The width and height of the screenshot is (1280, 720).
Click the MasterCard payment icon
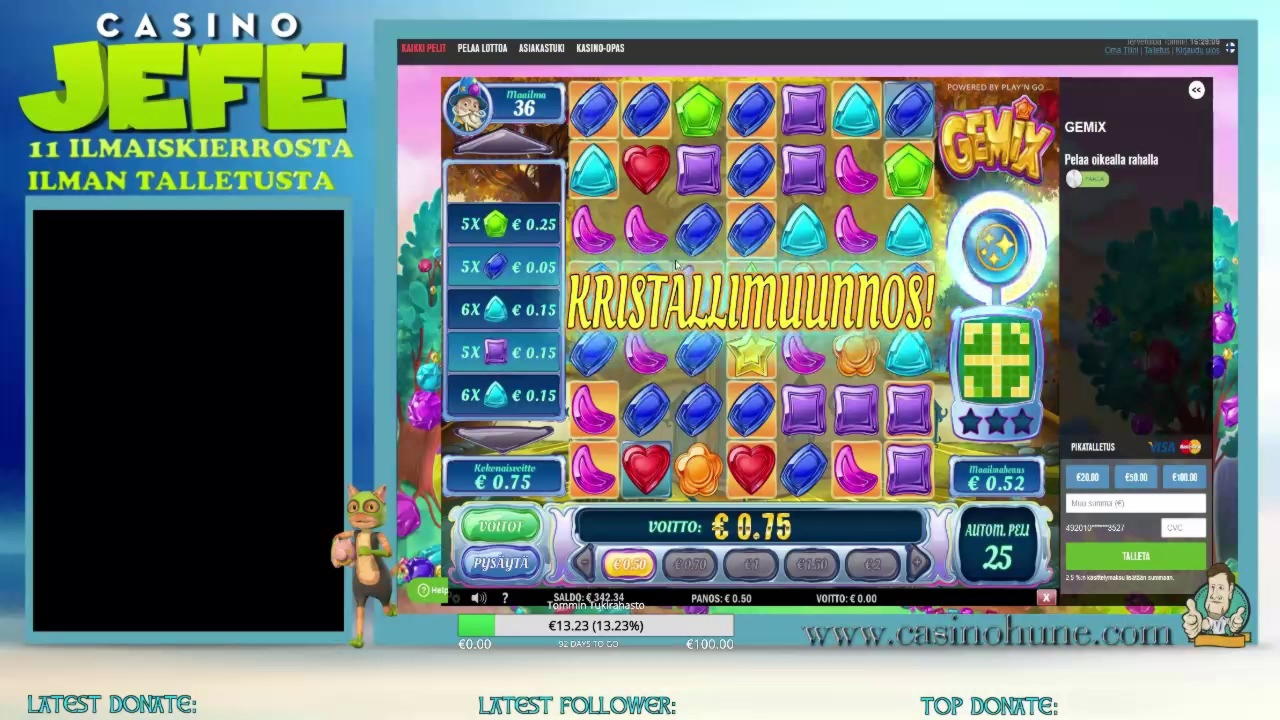coord(1187,447)
